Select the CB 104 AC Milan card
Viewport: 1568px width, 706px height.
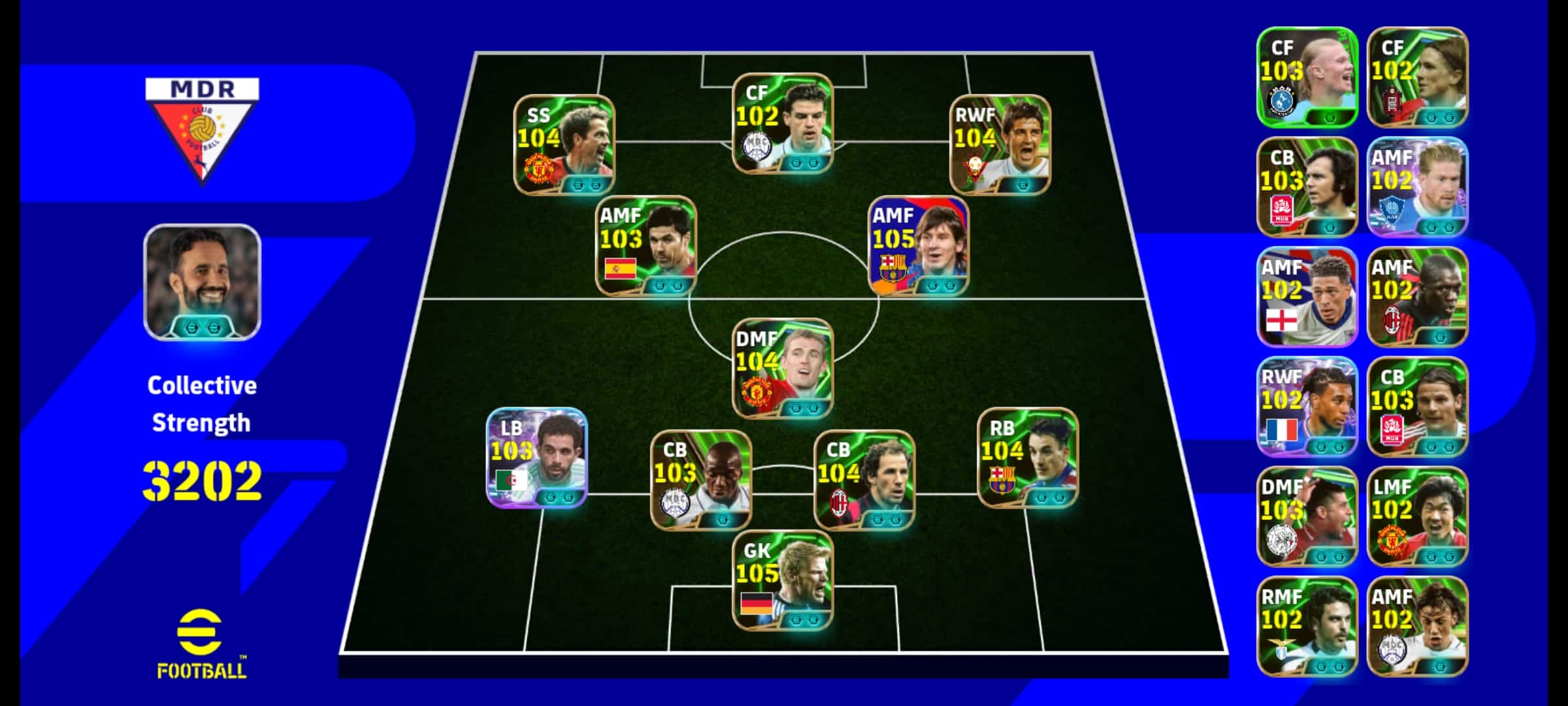(x=864, y=480)
